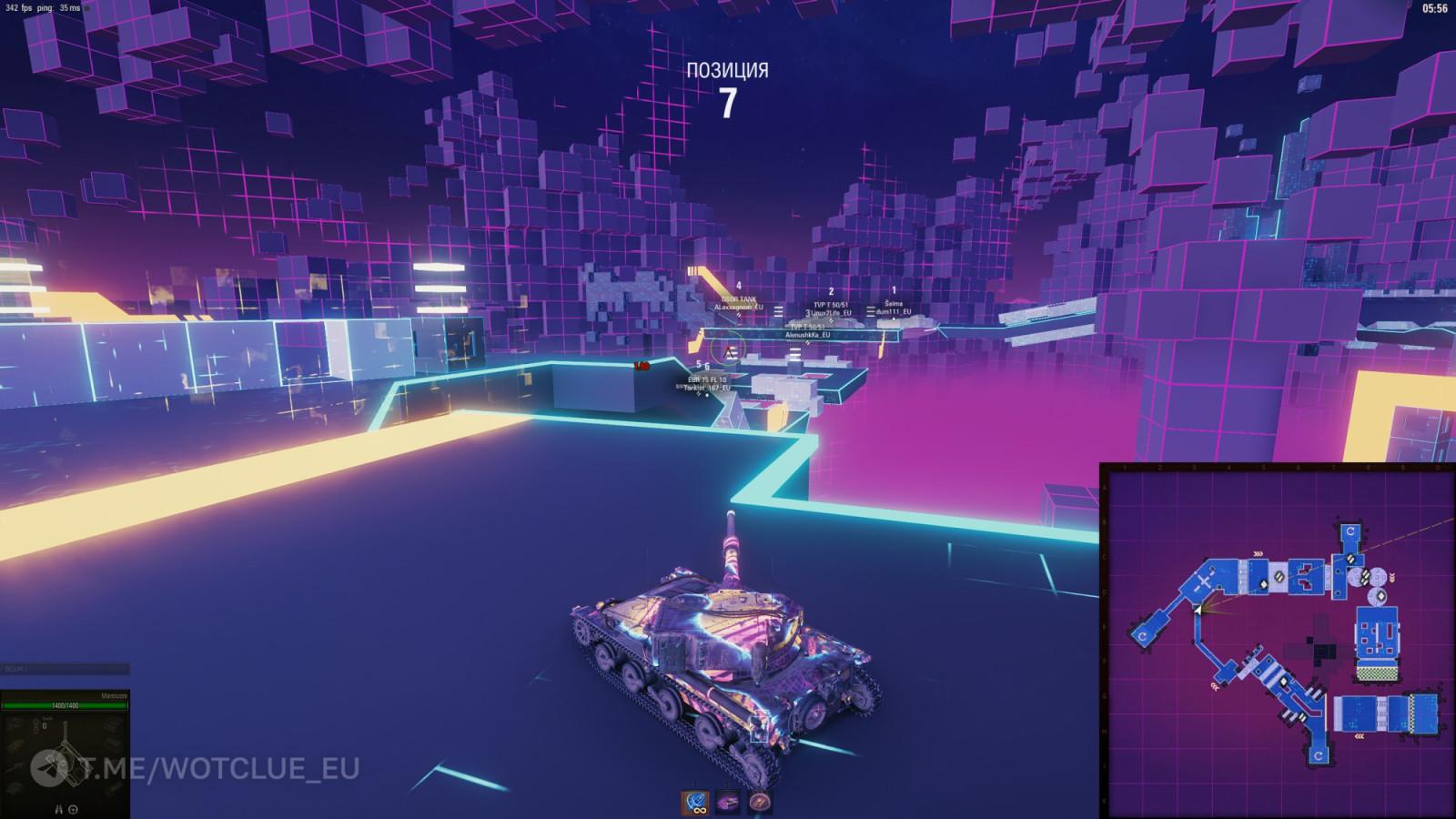Select the blue infinity consumable slot
The width and height of the screenshot is (1456, 819).
695,802
